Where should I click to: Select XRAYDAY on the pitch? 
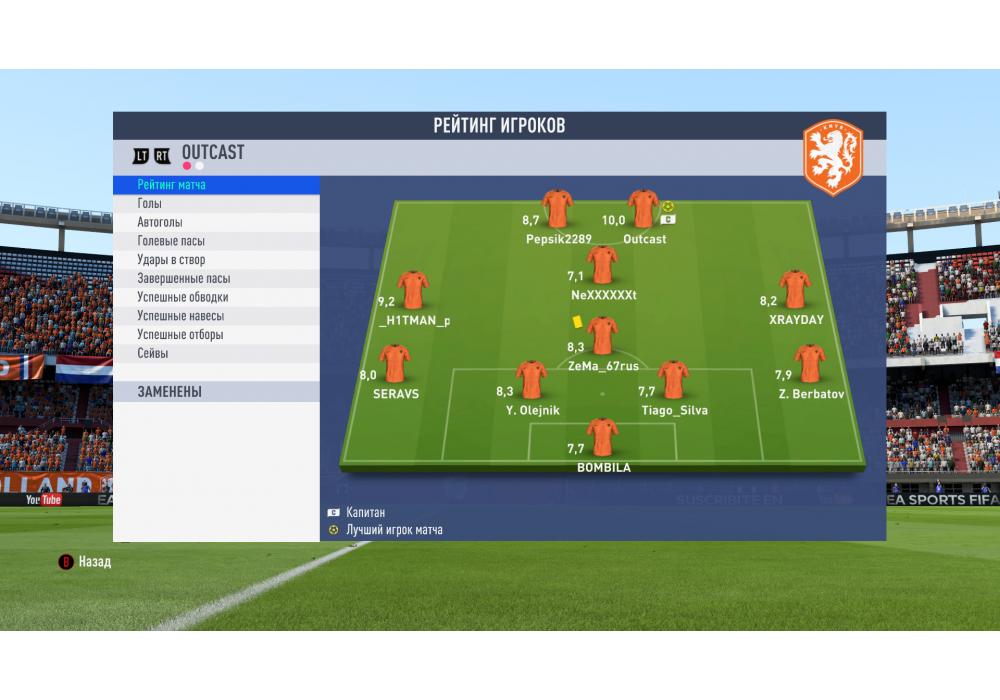click(x=795, y=289)
